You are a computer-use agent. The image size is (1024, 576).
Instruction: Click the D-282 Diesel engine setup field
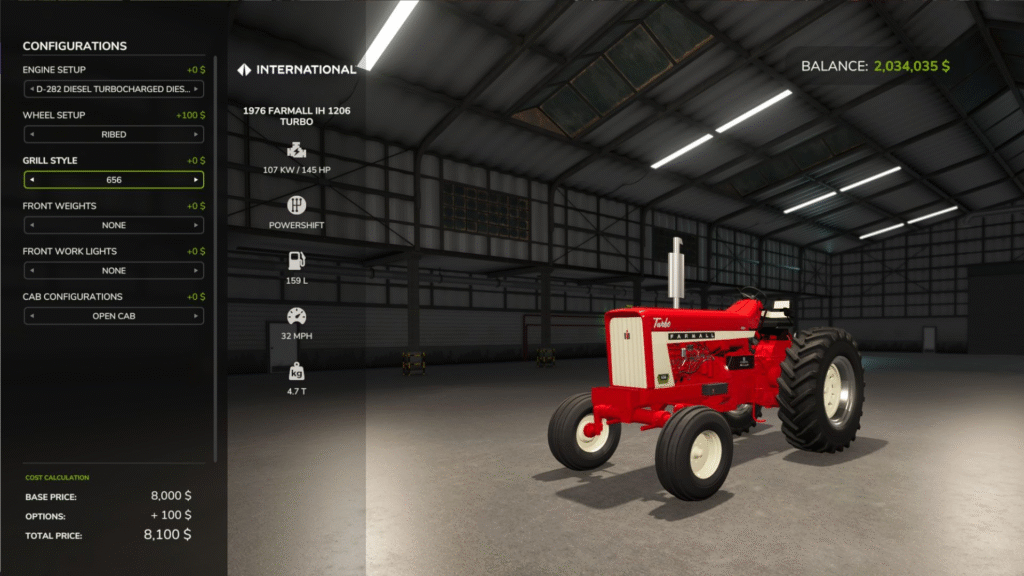click(x=113, y=89)
